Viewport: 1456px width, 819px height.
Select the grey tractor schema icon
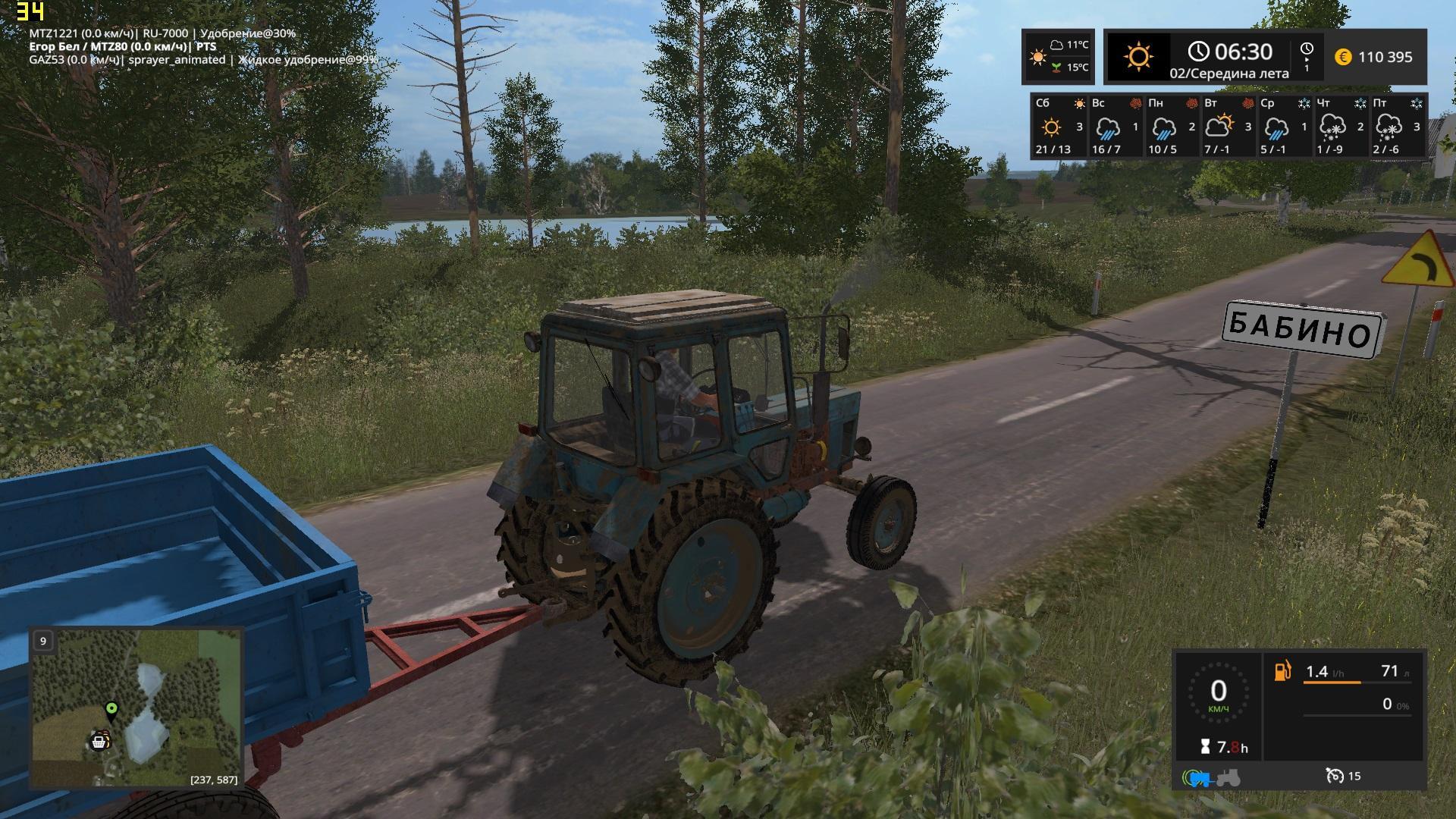[1228, 777]
